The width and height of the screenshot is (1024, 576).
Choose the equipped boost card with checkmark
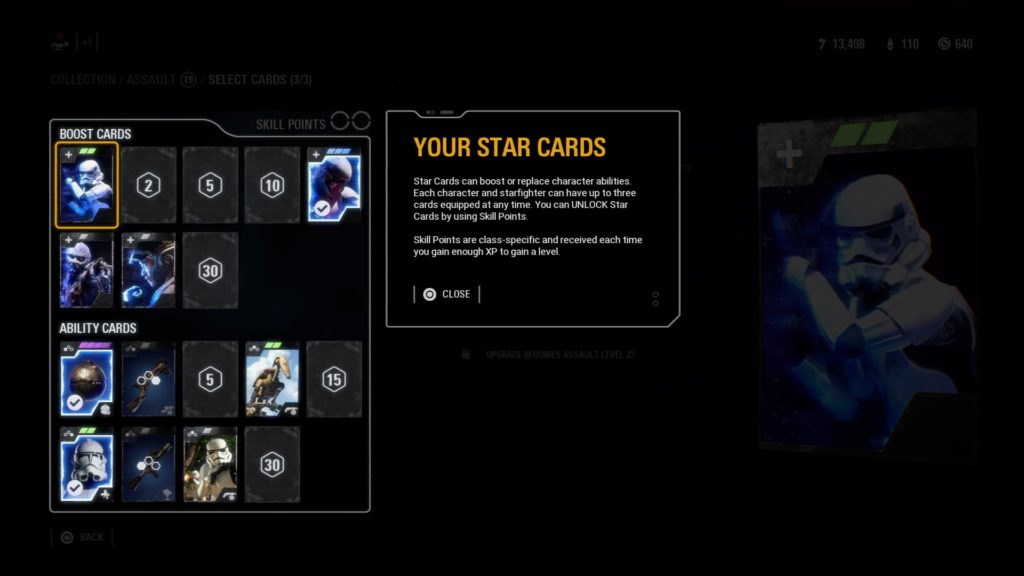click(334, 185)
